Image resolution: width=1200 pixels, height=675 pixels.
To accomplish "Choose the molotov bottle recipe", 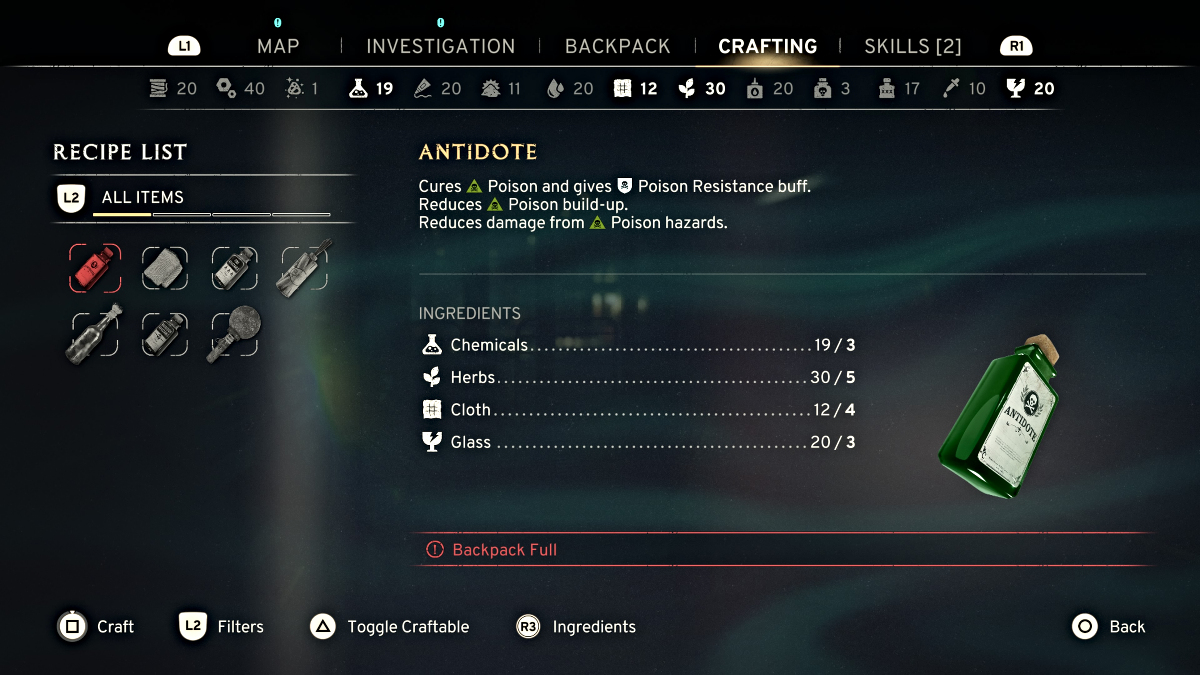I will point(95,334).
